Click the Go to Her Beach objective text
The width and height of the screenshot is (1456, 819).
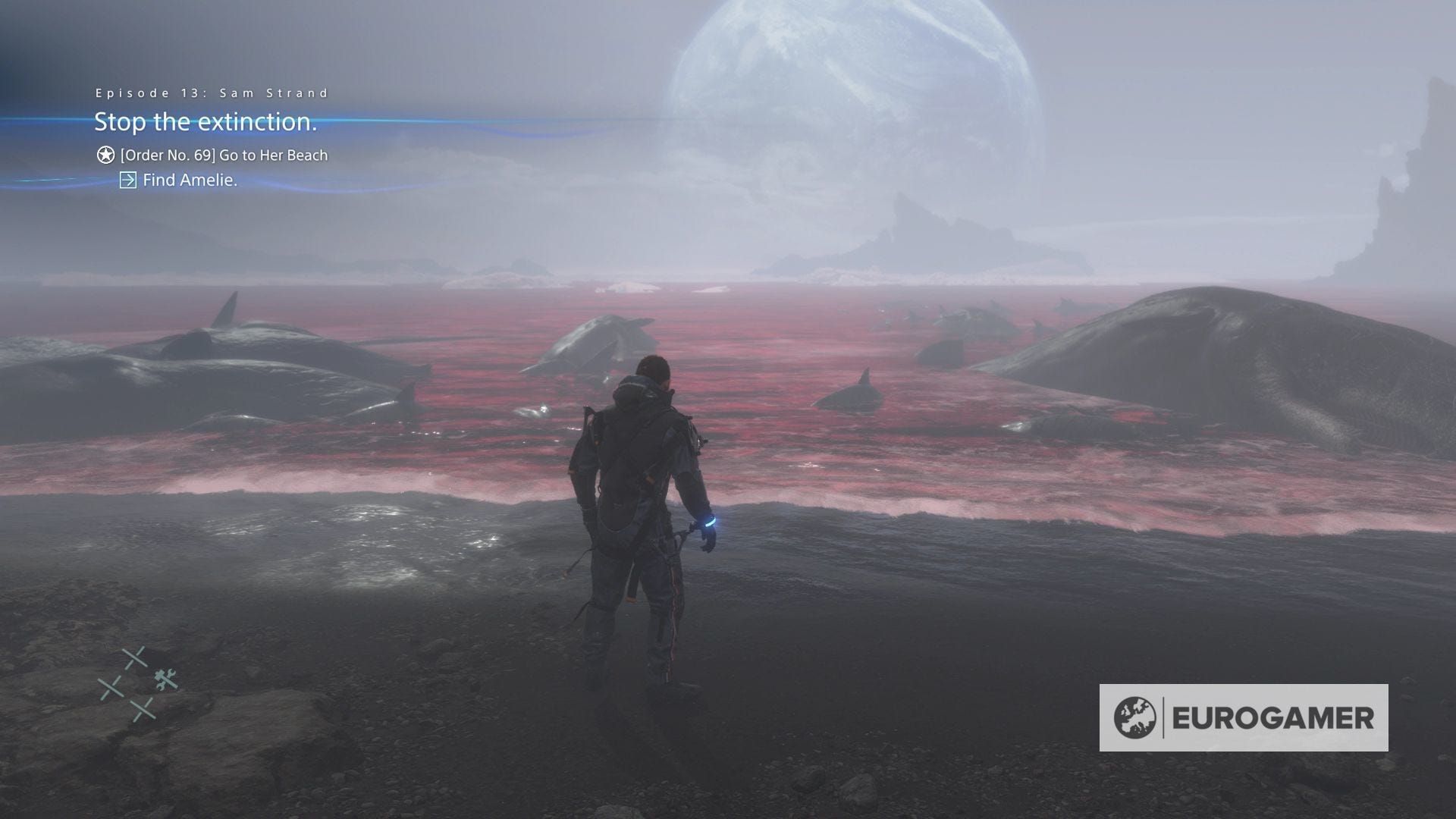pos(273,155)
